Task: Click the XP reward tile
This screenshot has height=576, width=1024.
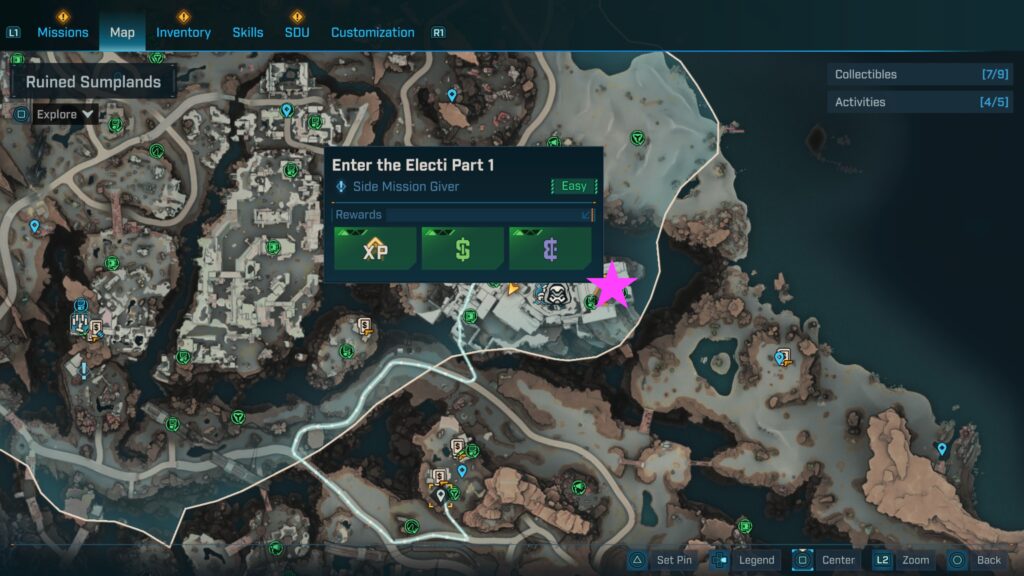Action: pyautogui.click(x=375, y=249)
